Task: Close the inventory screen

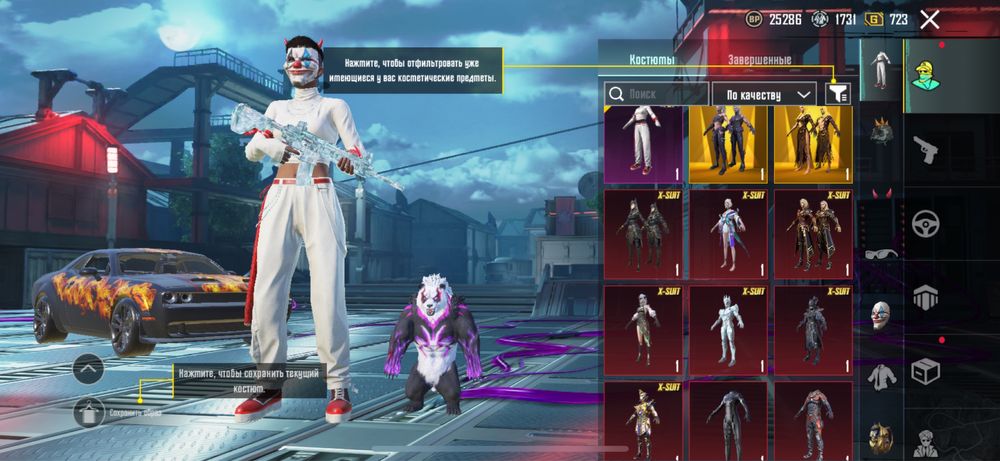Action: [930, 19]
